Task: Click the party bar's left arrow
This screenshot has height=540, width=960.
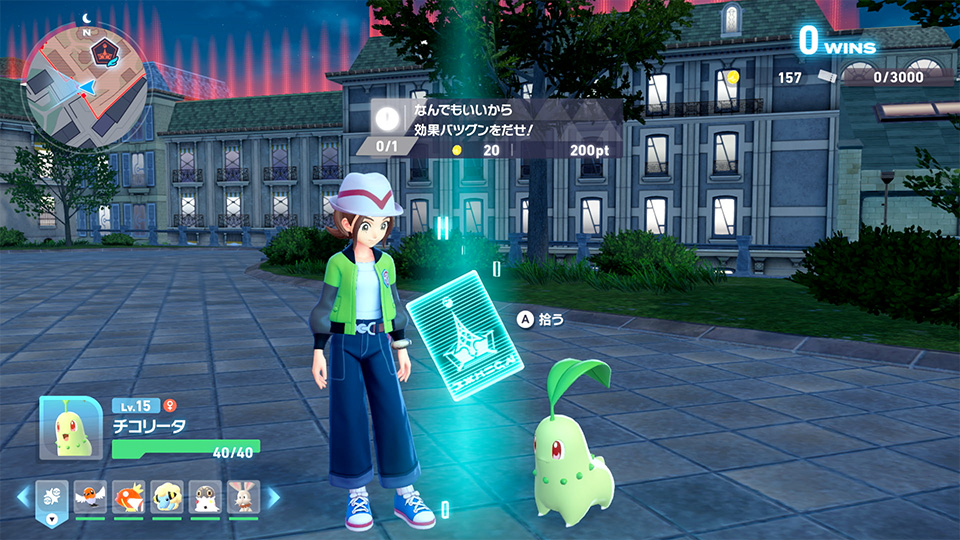Action: pos(23,497)
